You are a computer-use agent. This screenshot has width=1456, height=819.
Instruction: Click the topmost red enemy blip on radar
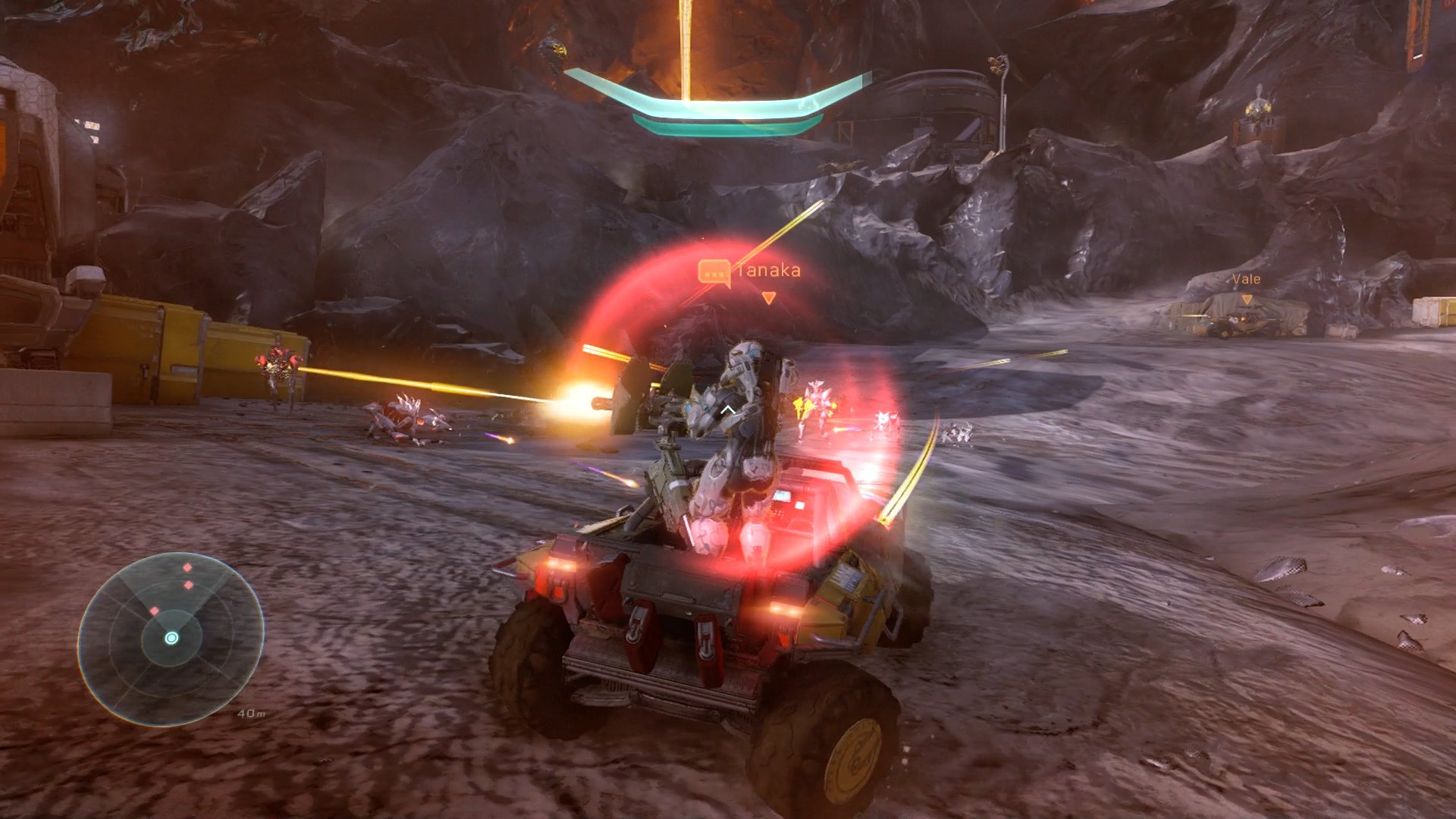(x=187, y=566)
